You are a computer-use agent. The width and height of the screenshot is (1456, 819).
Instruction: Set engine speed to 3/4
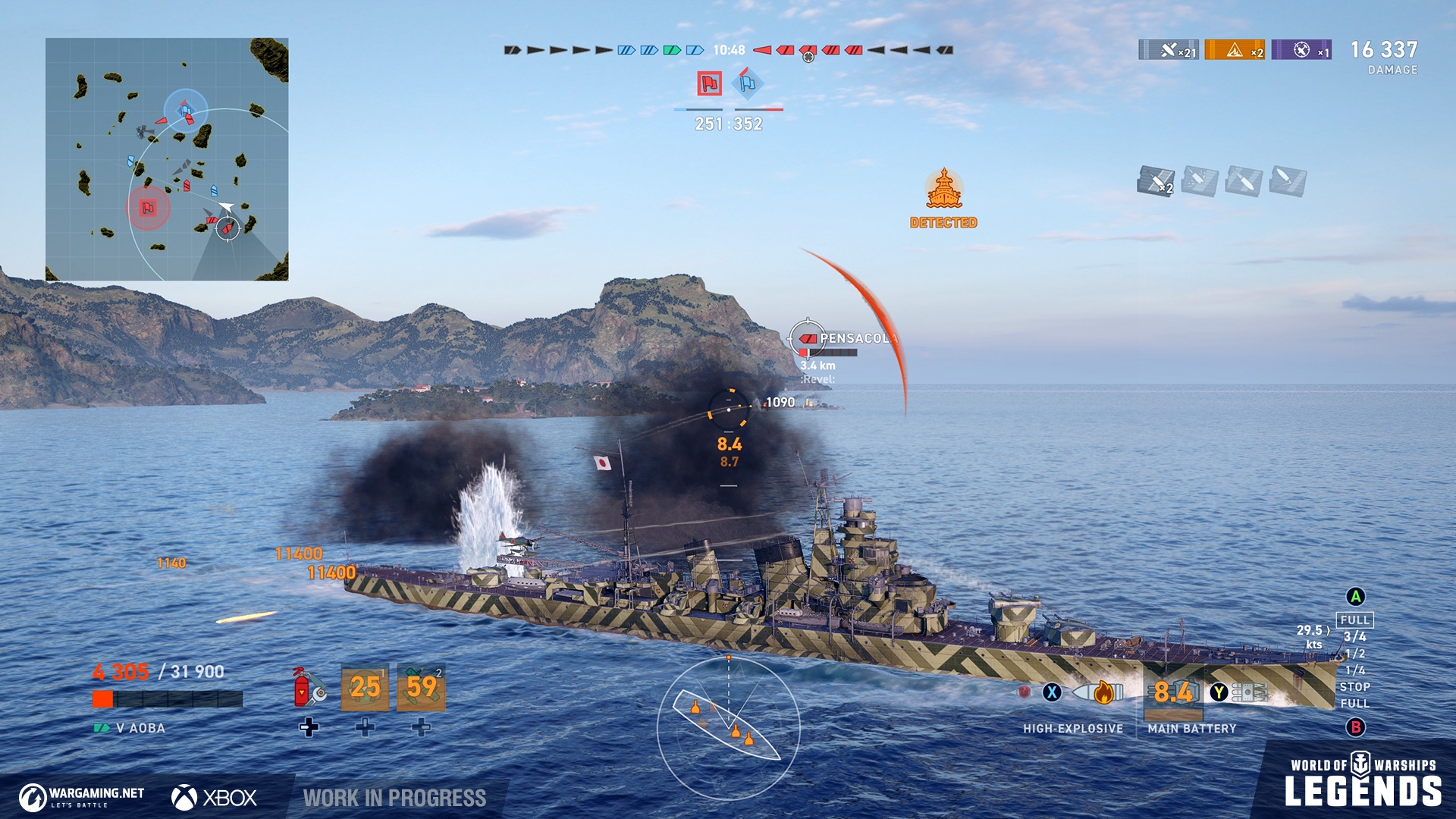(1354, 637)
